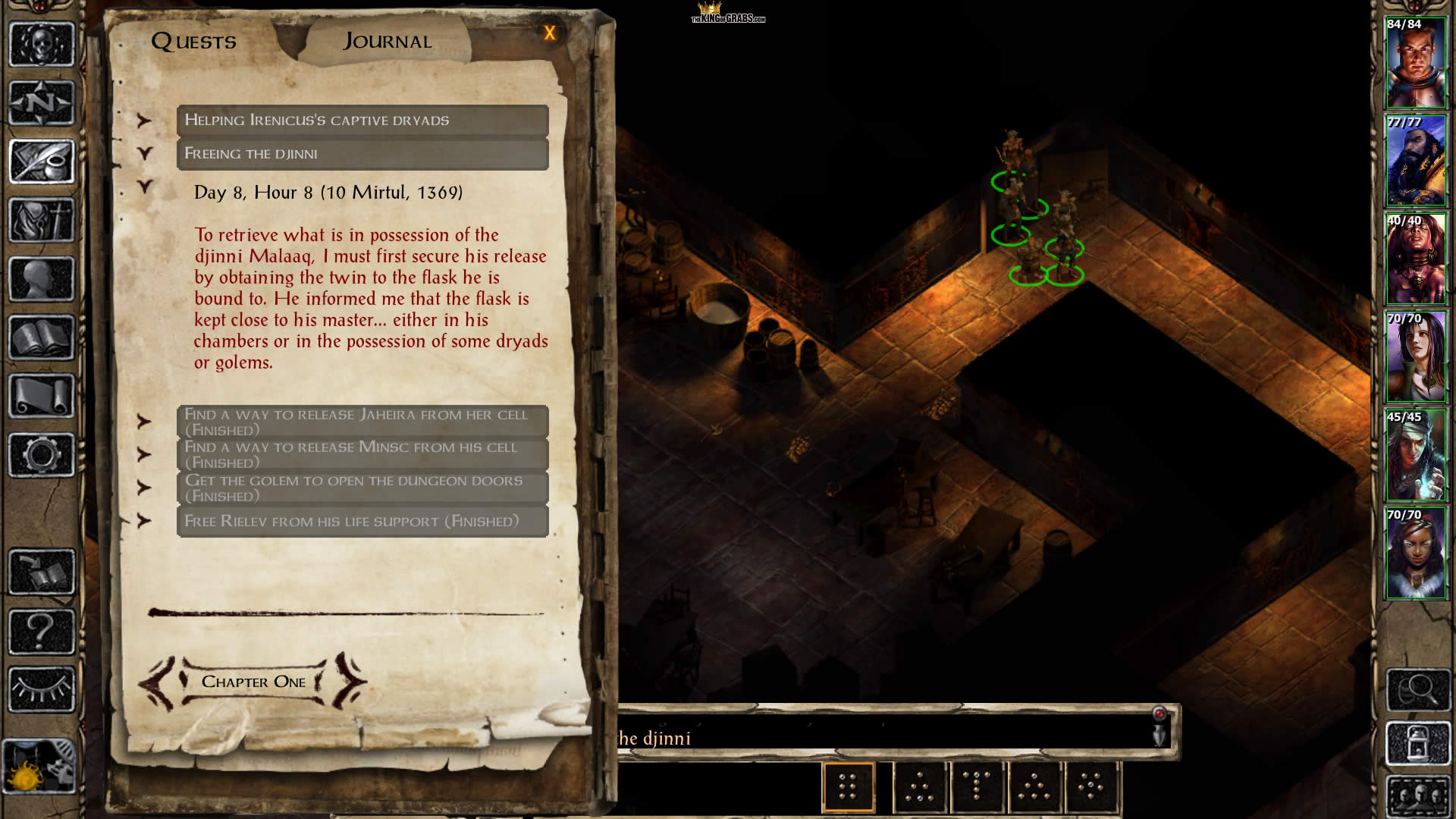Close the journal with the X

550,33
